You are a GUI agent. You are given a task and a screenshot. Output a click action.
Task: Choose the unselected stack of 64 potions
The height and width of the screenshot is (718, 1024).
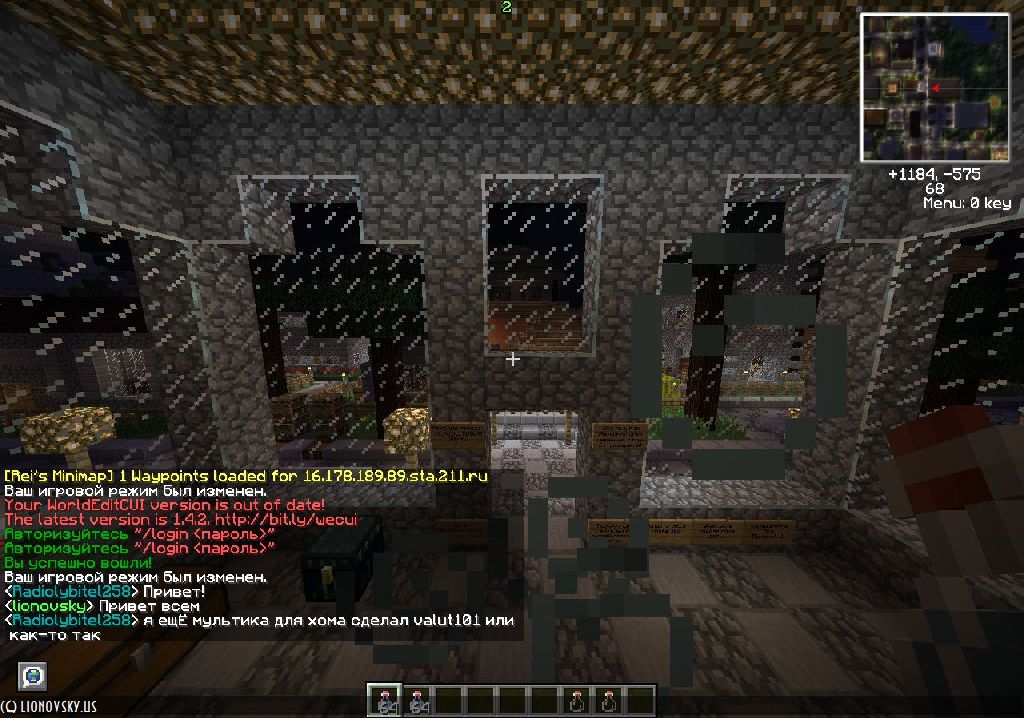tap(415, 700)
